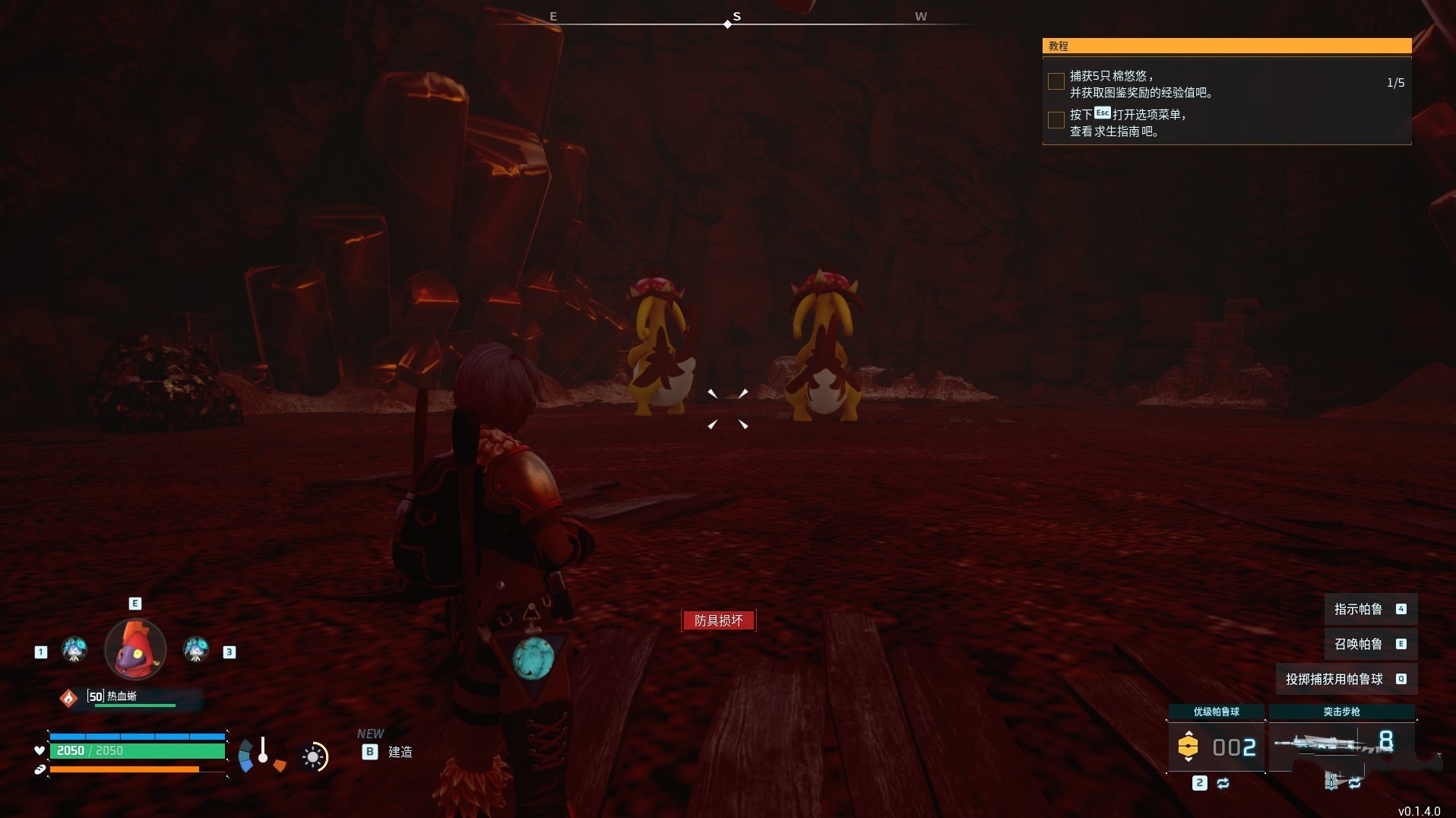Click the orange 教程 tutorial header
Screen dimensions: 1456x818
click(x=1226, y=46)
